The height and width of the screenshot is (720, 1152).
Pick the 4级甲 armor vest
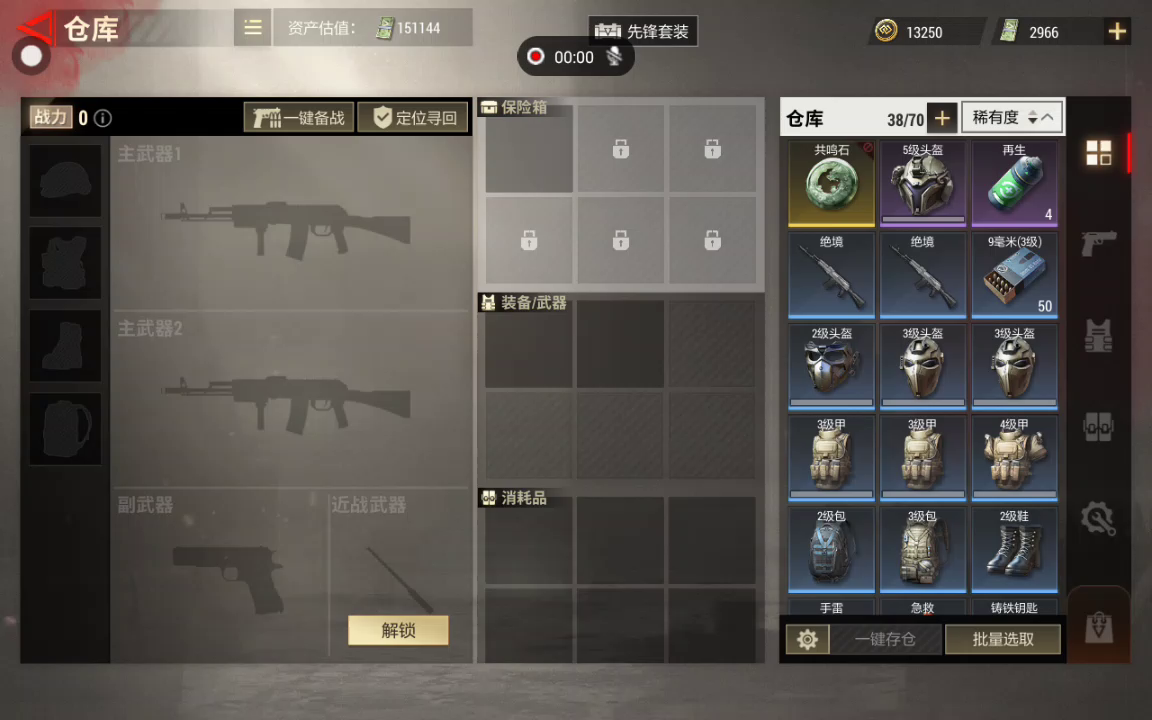coord(1014,457)
